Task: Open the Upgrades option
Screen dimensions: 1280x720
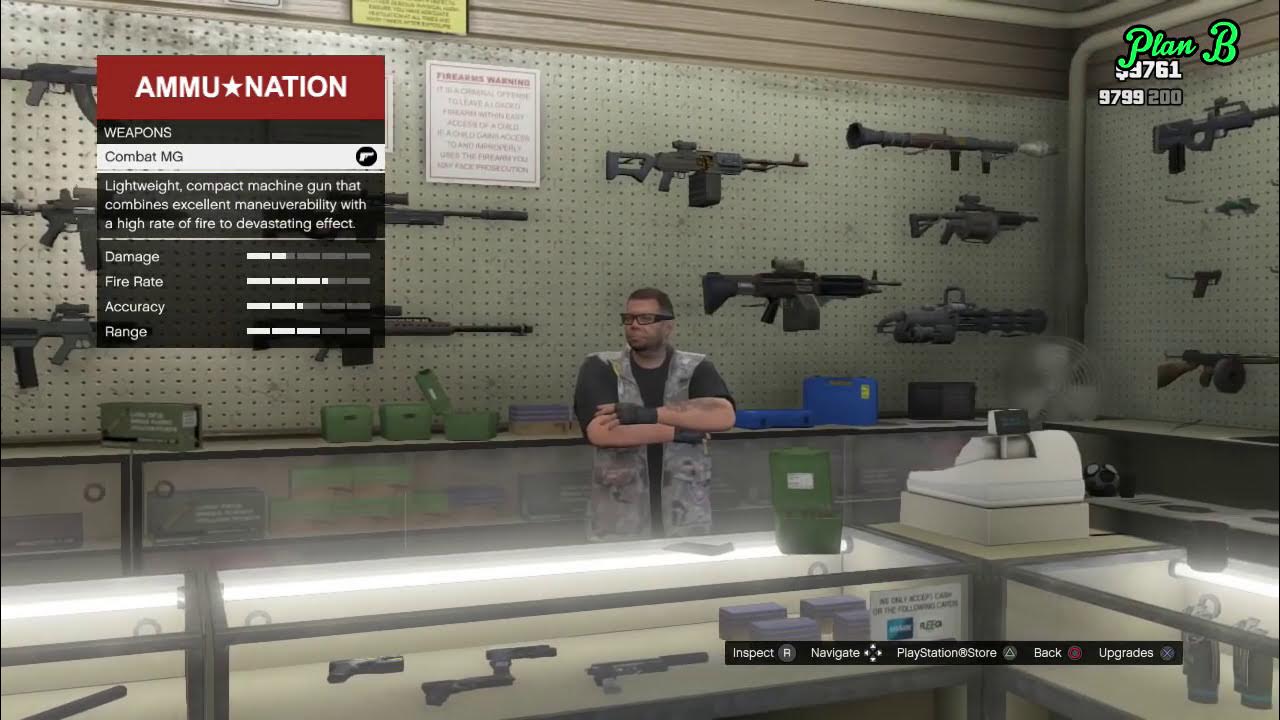Action: 1136,653
